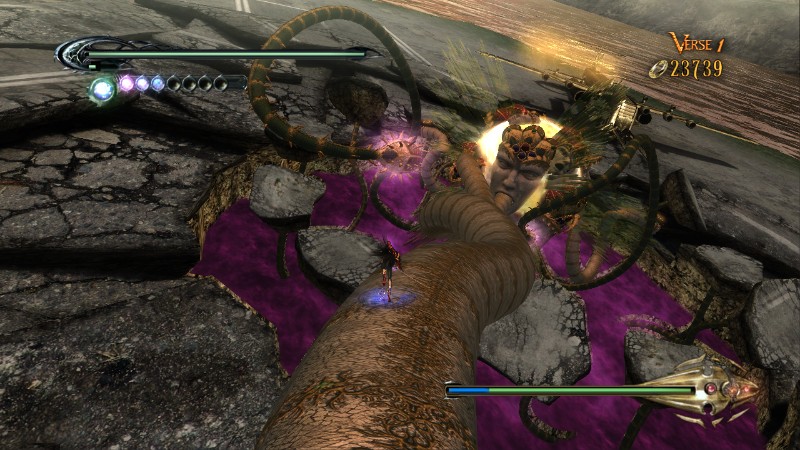Select the golden halo currency icon

pyautogui.click(x=656, y=68)
